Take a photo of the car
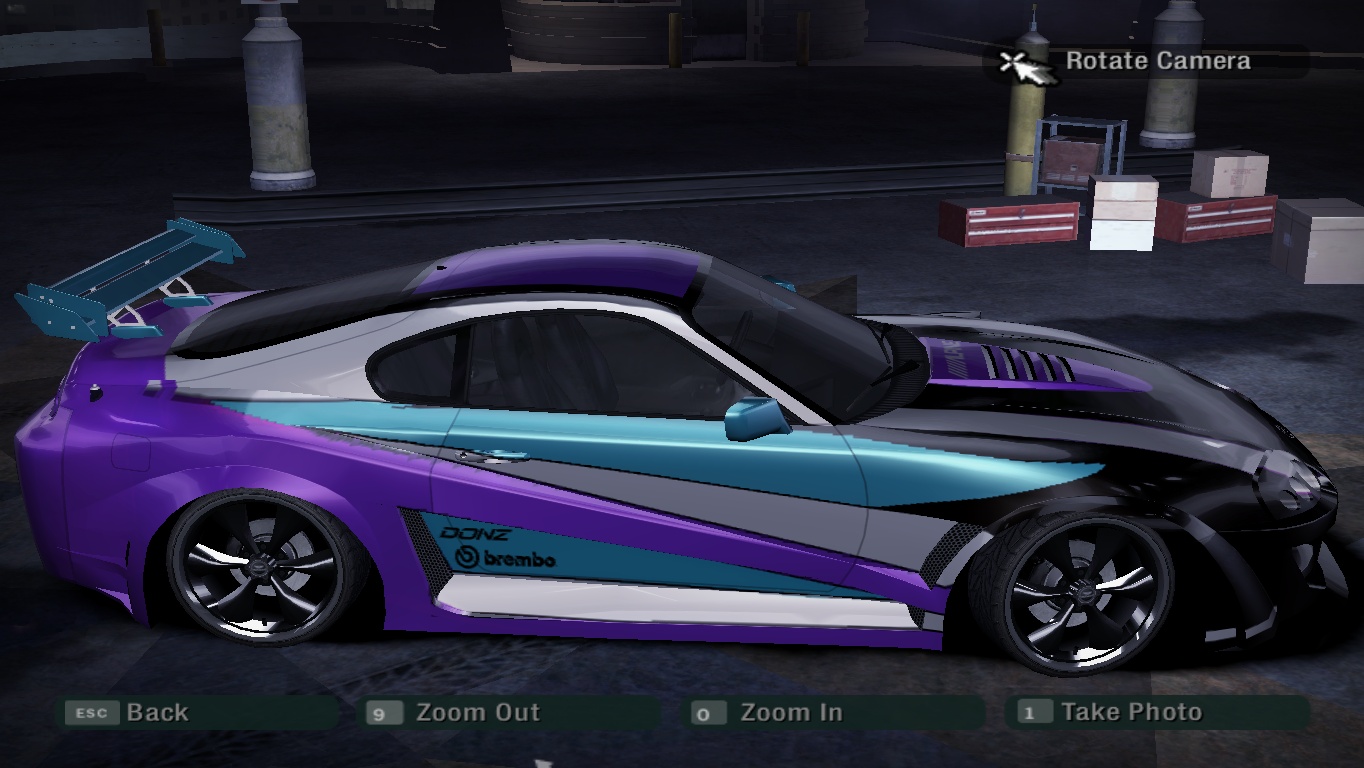This screenshot has height=768, width=1364. 1130,712
